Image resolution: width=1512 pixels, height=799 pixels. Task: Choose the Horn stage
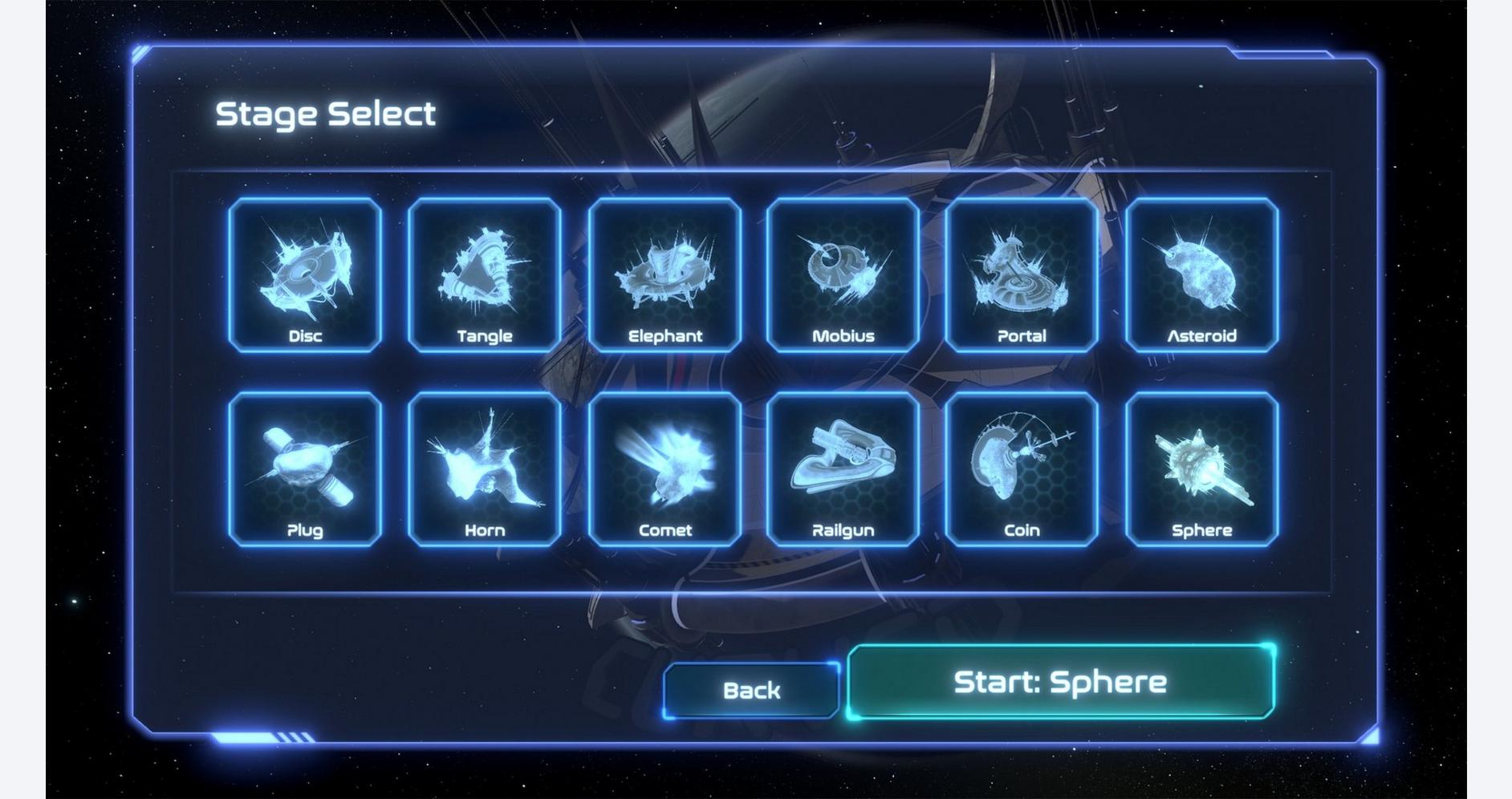pyautogui.click(x=485, y=469)
